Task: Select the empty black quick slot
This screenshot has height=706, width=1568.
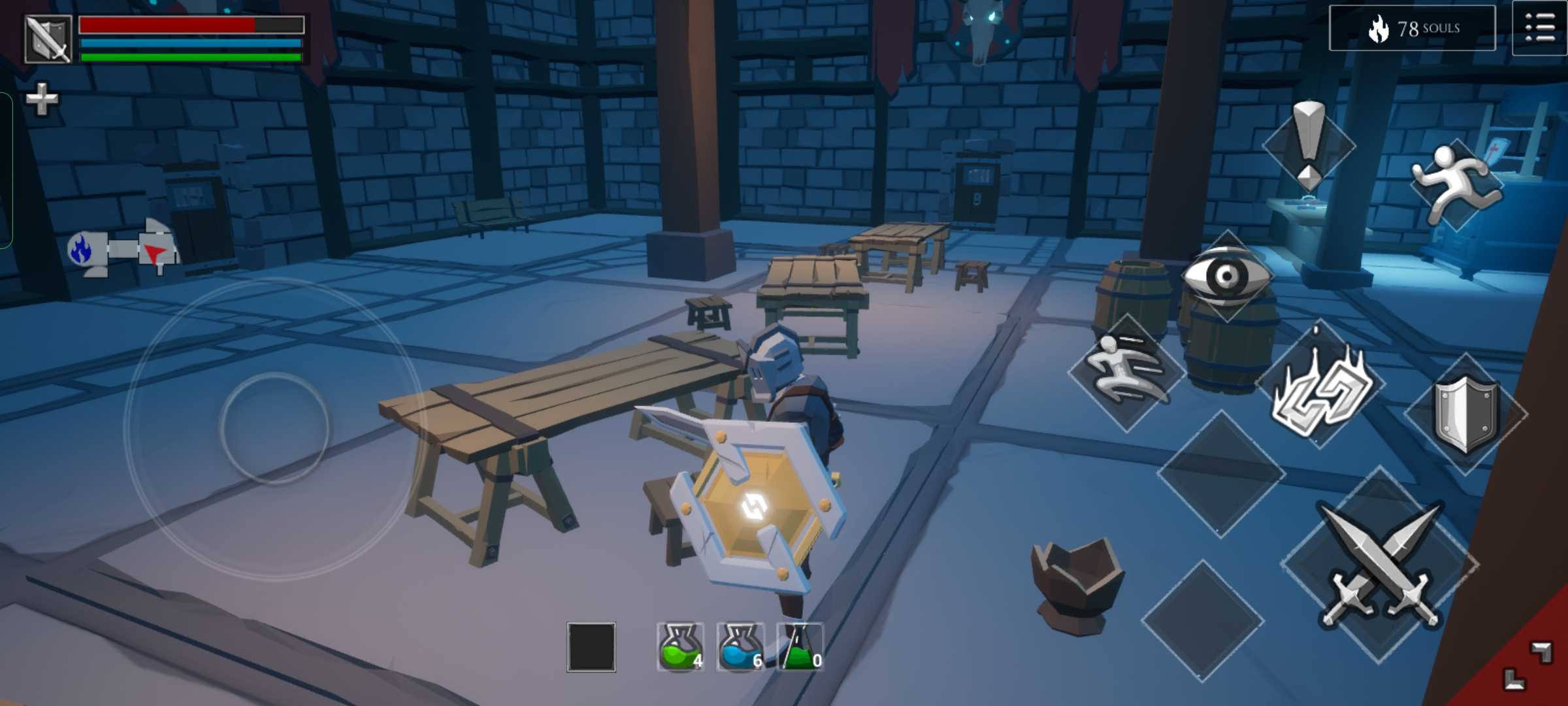Action: [591, 647]
